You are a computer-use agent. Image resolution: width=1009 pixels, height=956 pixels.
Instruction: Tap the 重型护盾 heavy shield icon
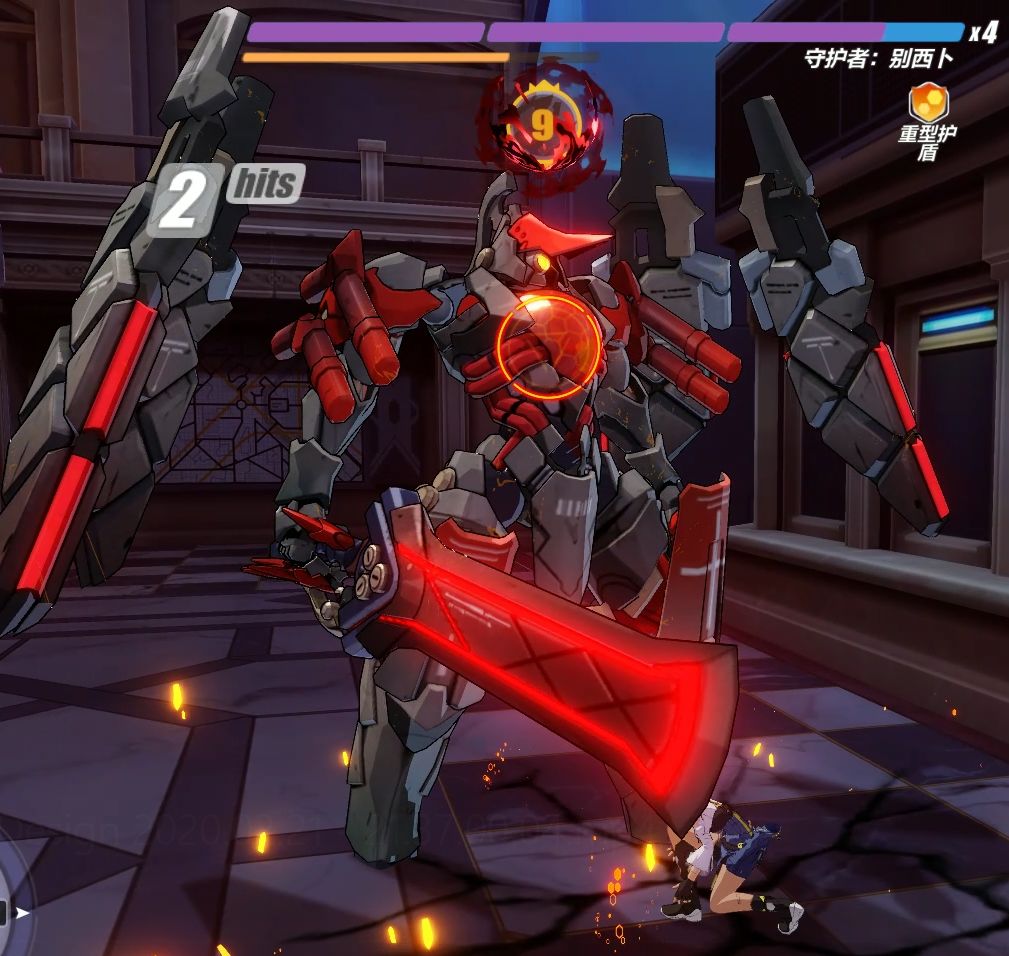(x=926, y=102)
